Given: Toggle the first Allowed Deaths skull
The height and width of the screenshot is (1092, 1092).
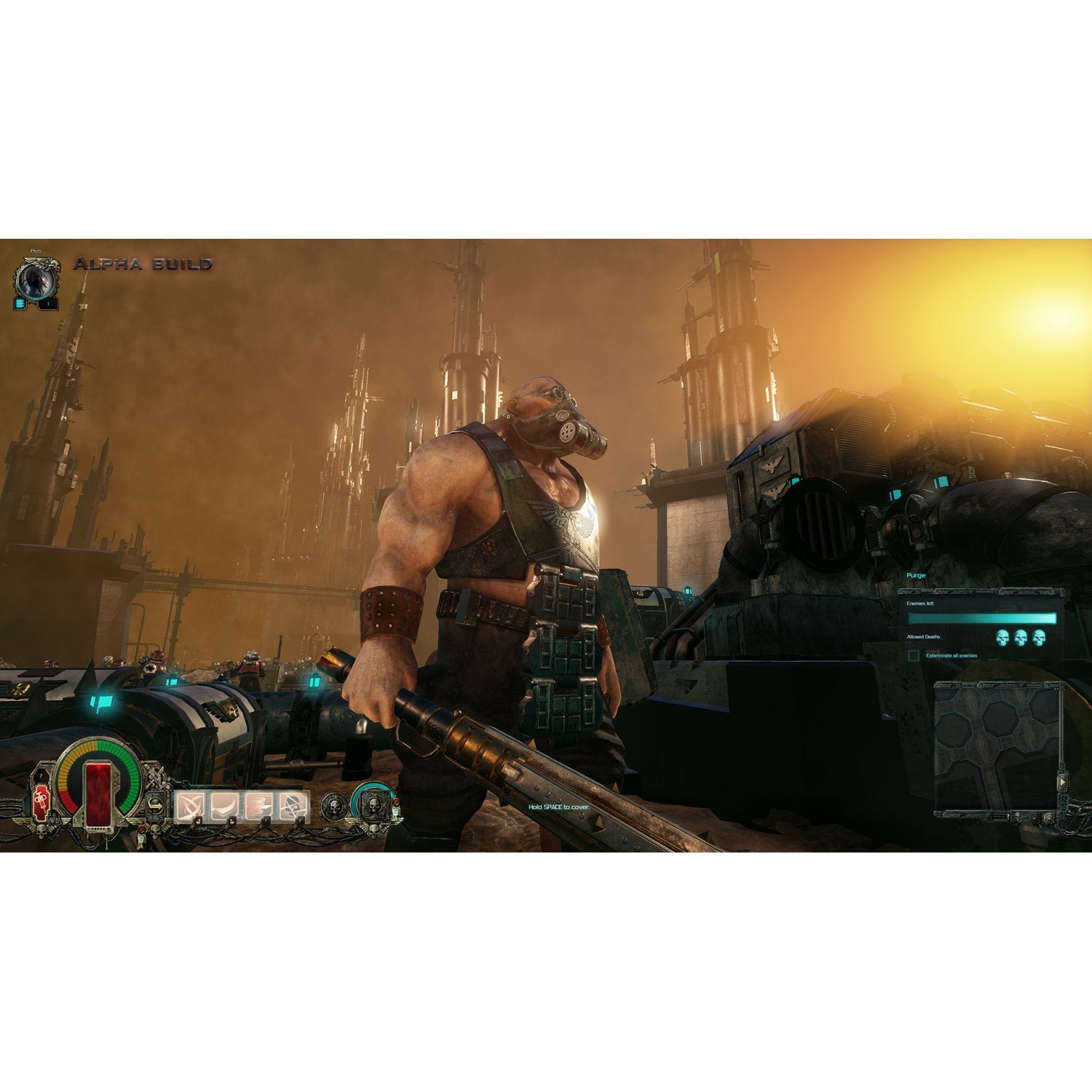Looking at the screenshot, I should [x=1002, y=637].
